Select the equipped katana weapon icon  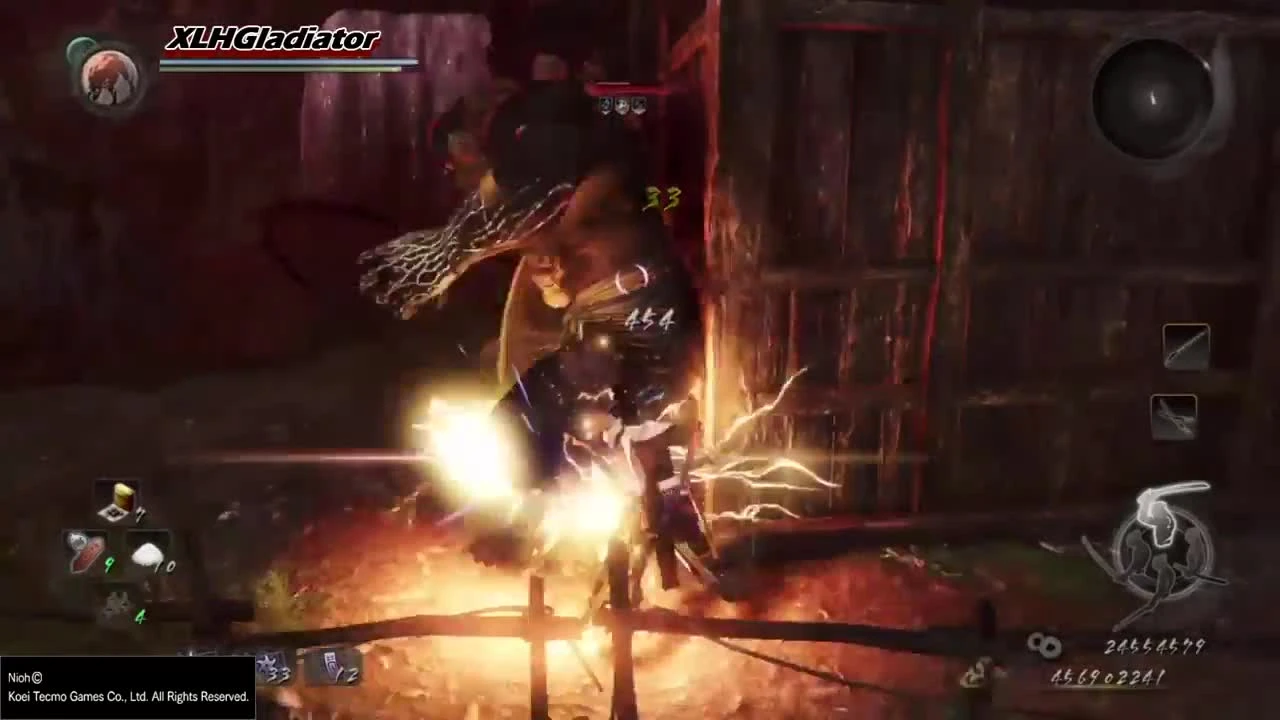(1187, 345)
